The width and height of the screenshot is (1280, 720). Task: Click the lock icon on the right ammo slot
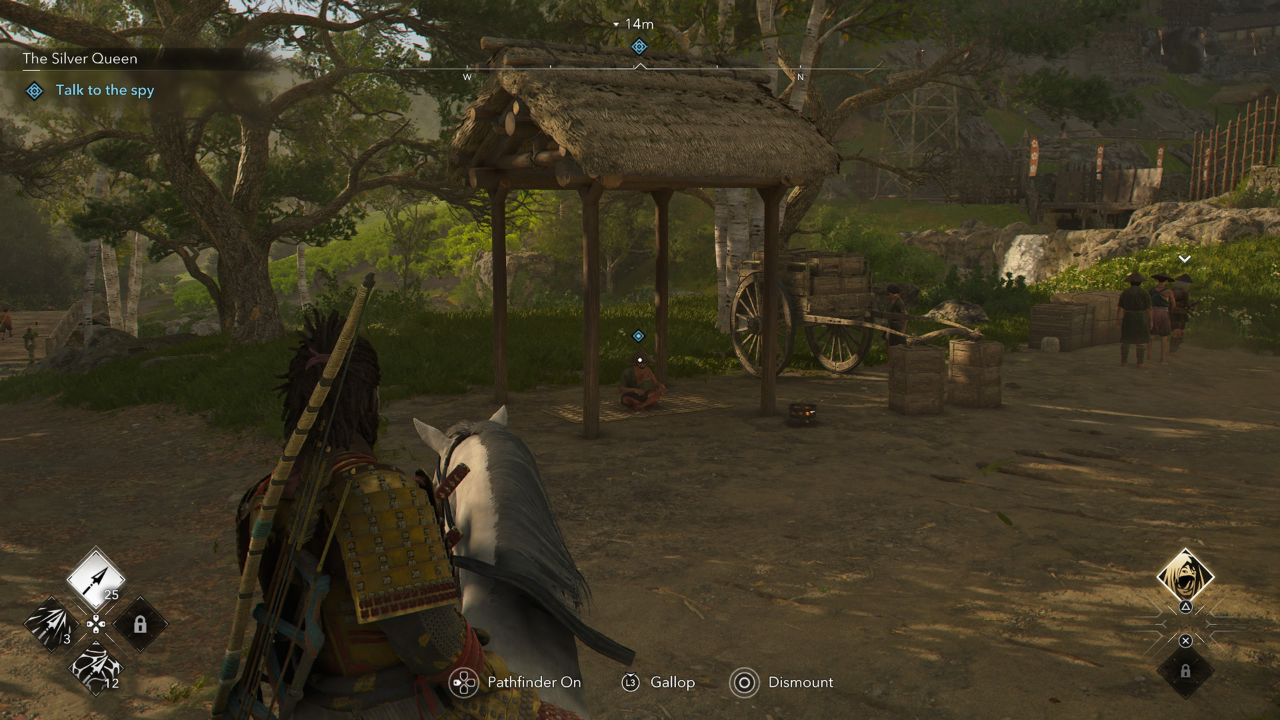click(x=141, y=622)
